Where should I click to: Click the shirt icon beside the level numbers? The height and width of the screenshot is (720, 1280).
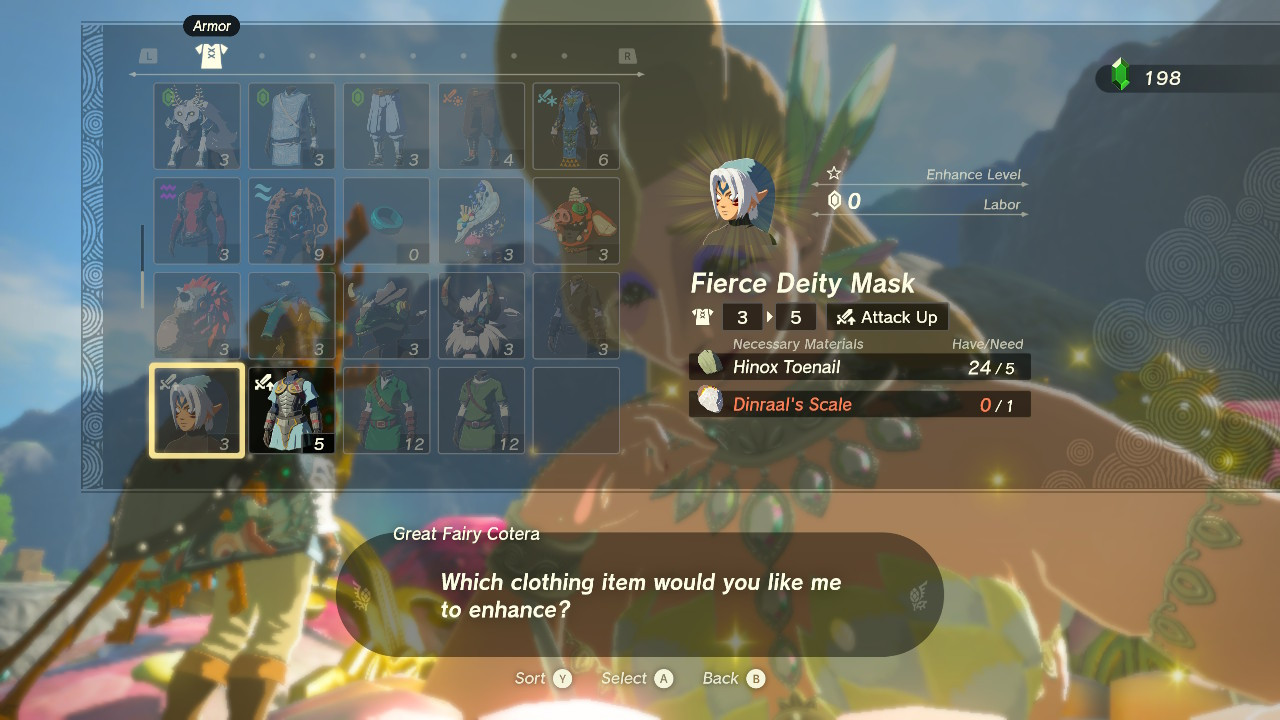pyautogui.click(x=703, y=316)
